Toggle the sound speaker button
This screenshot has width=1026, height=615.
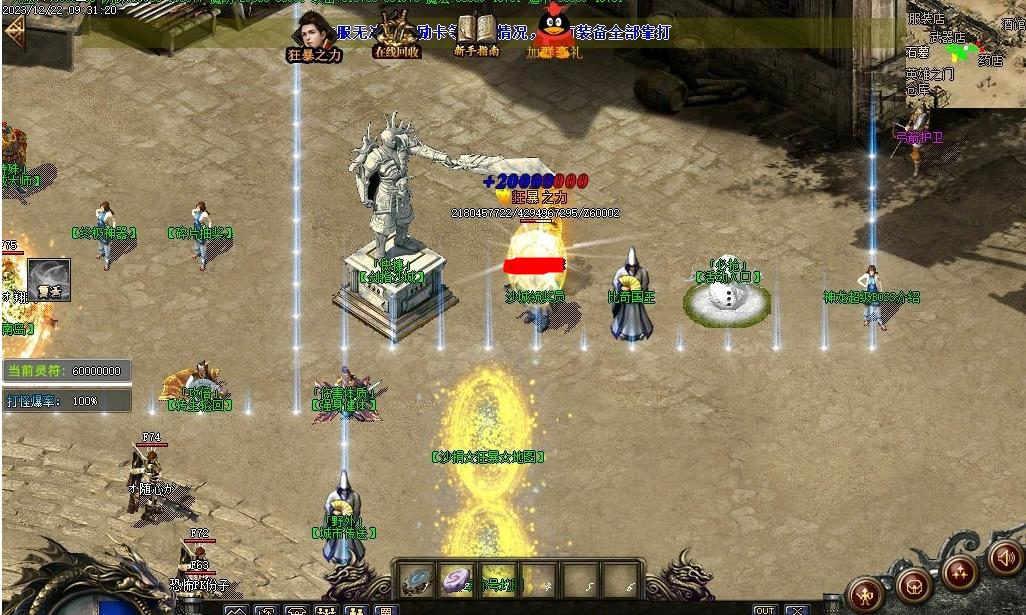(1004, 557)
